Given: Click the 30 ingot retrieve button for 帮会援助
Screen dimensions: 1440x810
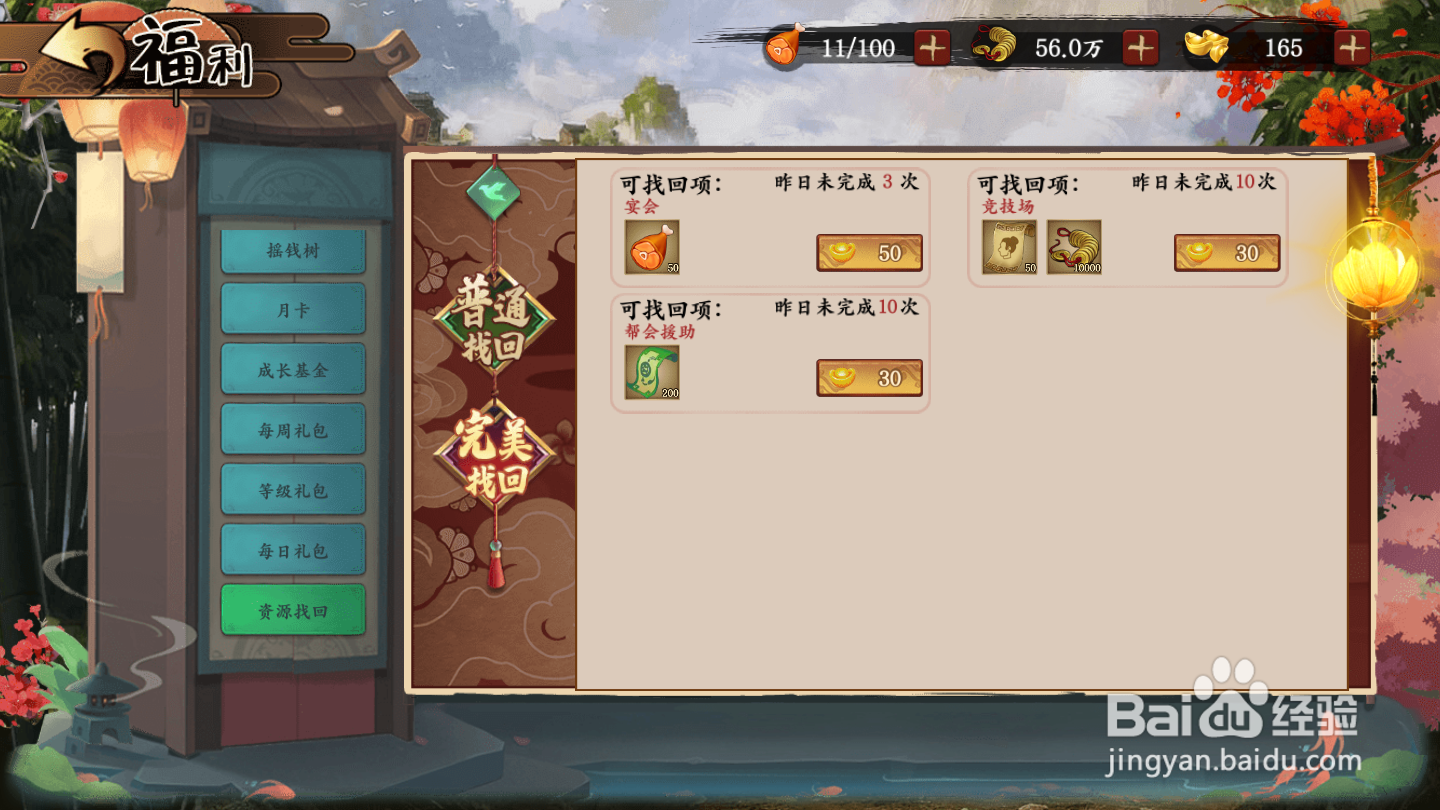Looking at the screenshot, I should coord(869,377).
